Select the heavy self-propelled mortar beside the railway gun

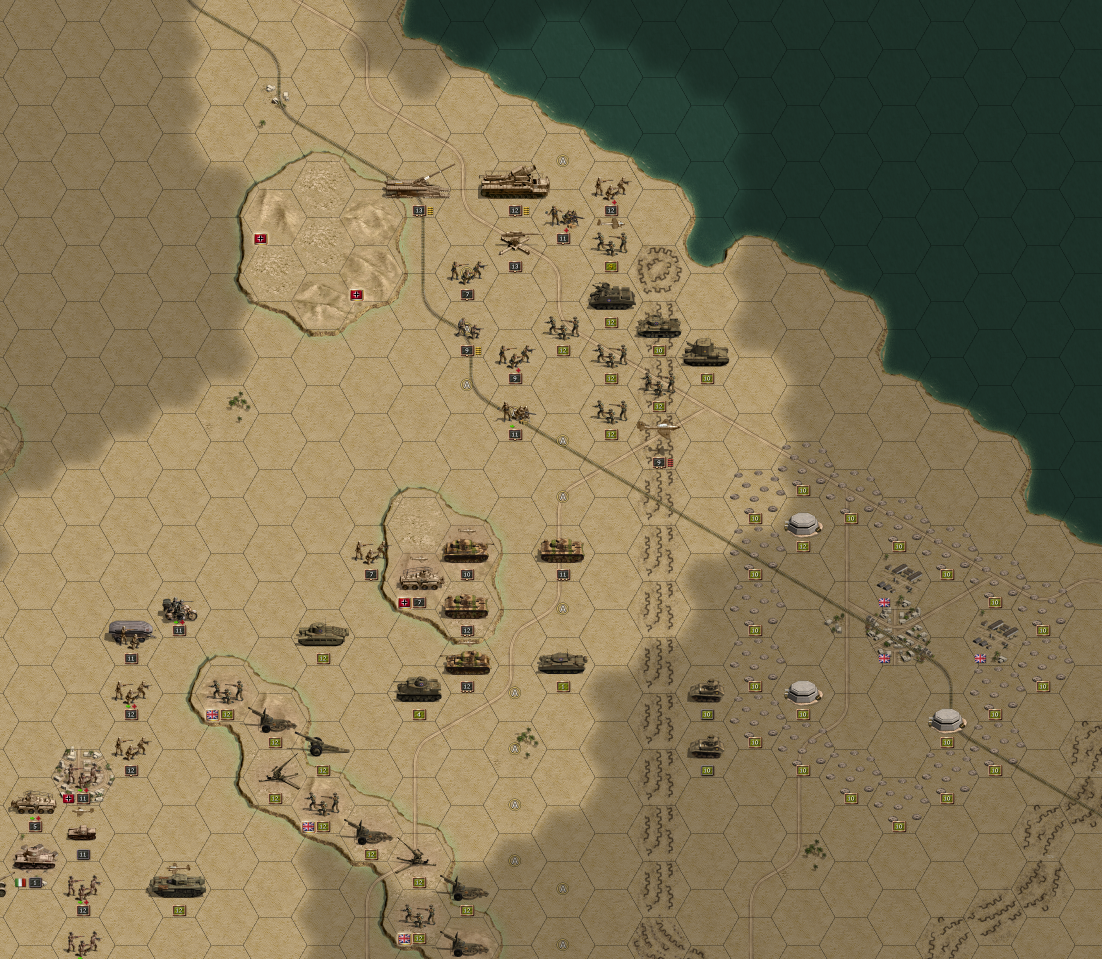(514, 183)
